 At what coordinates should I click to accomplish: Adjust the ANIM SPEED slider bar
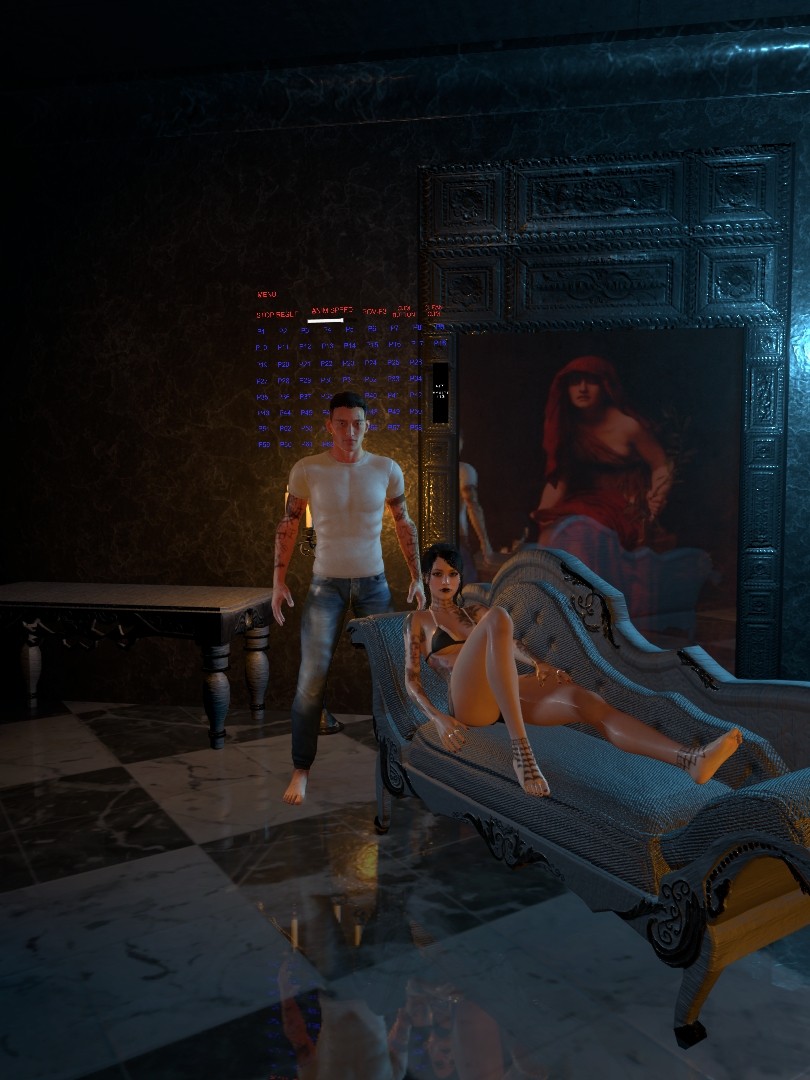326,321
